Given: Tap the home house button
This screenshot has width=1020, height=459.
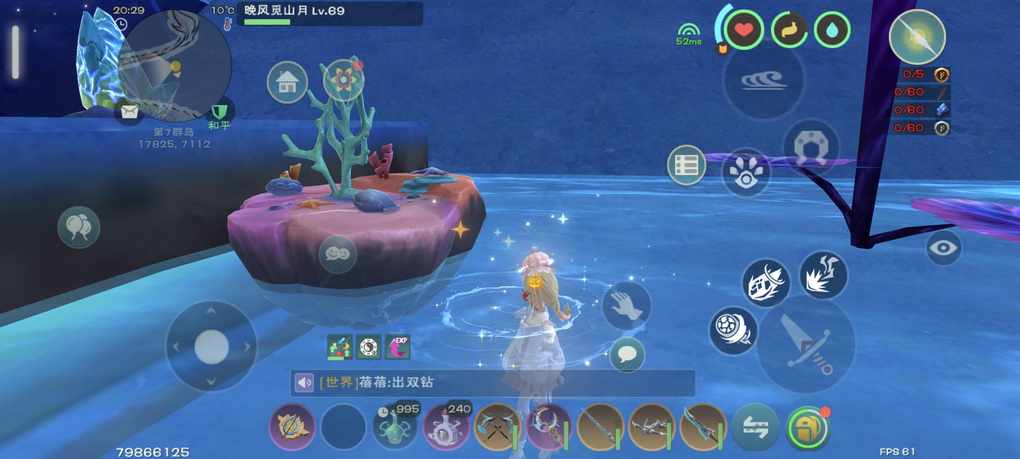Looking at the screenshot, I should click(x=287, y=82).
